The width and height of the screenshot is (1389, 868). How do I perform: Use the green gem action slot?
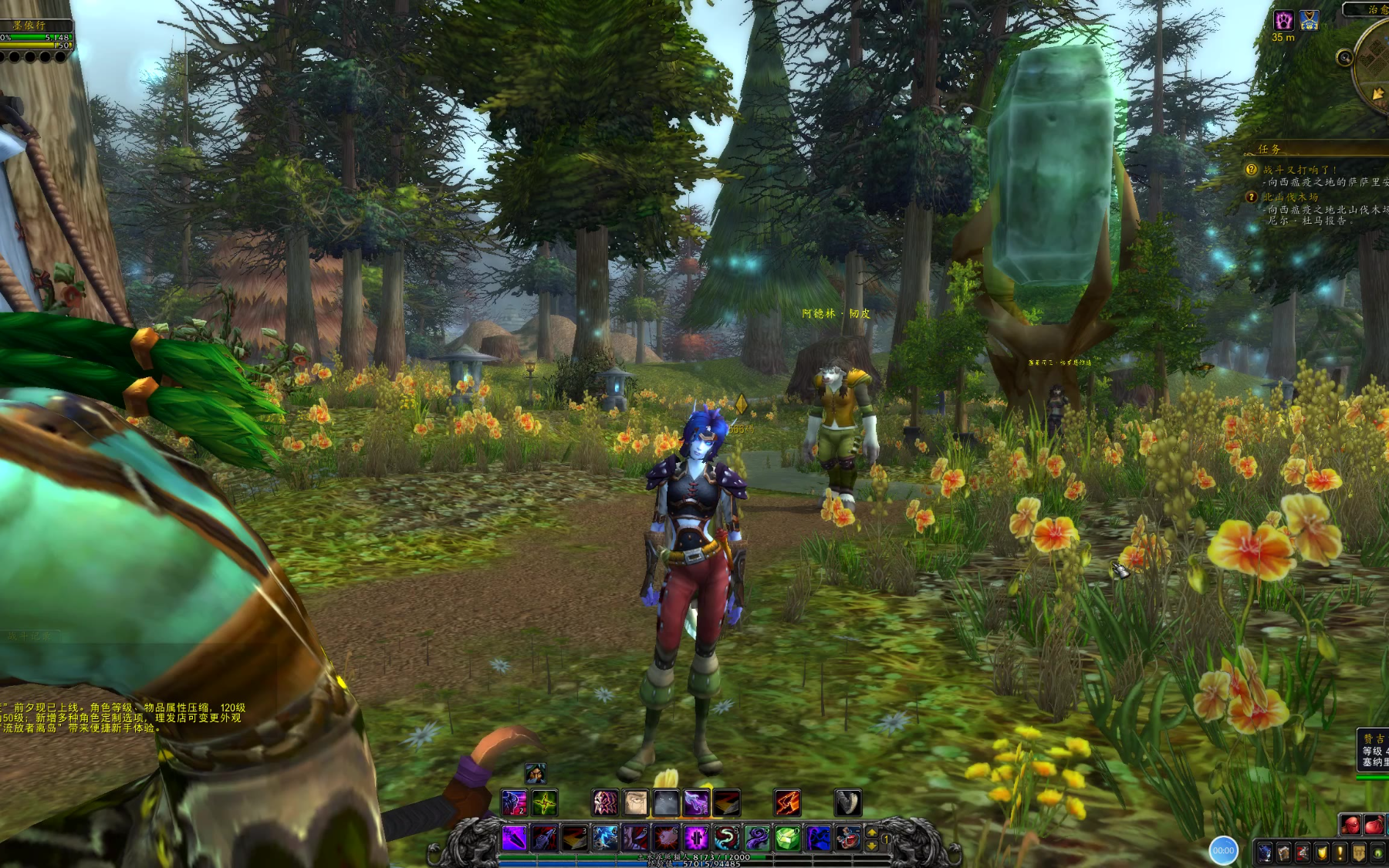pos(786,838)
